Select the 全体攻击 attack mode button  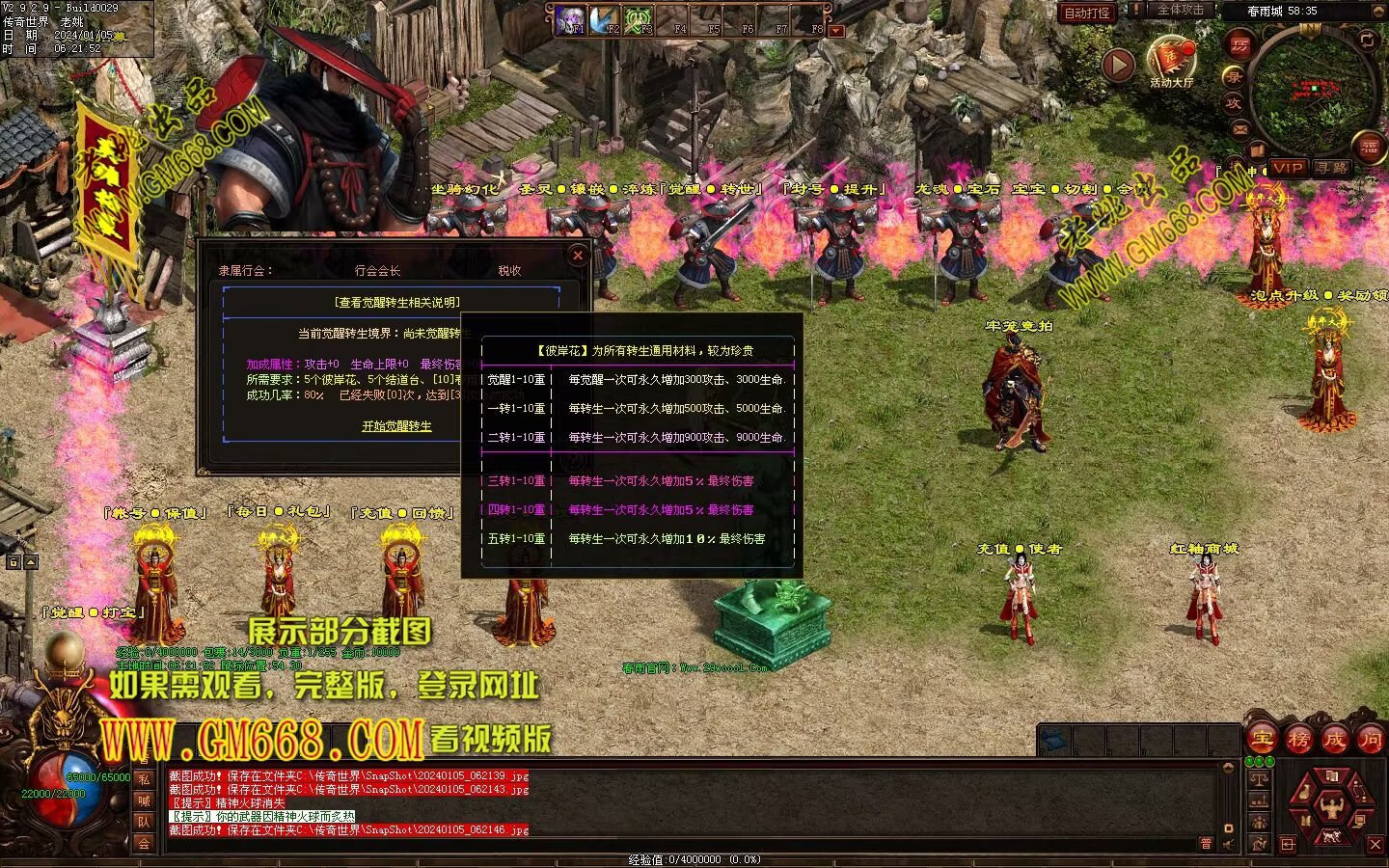coord(1180,10)
